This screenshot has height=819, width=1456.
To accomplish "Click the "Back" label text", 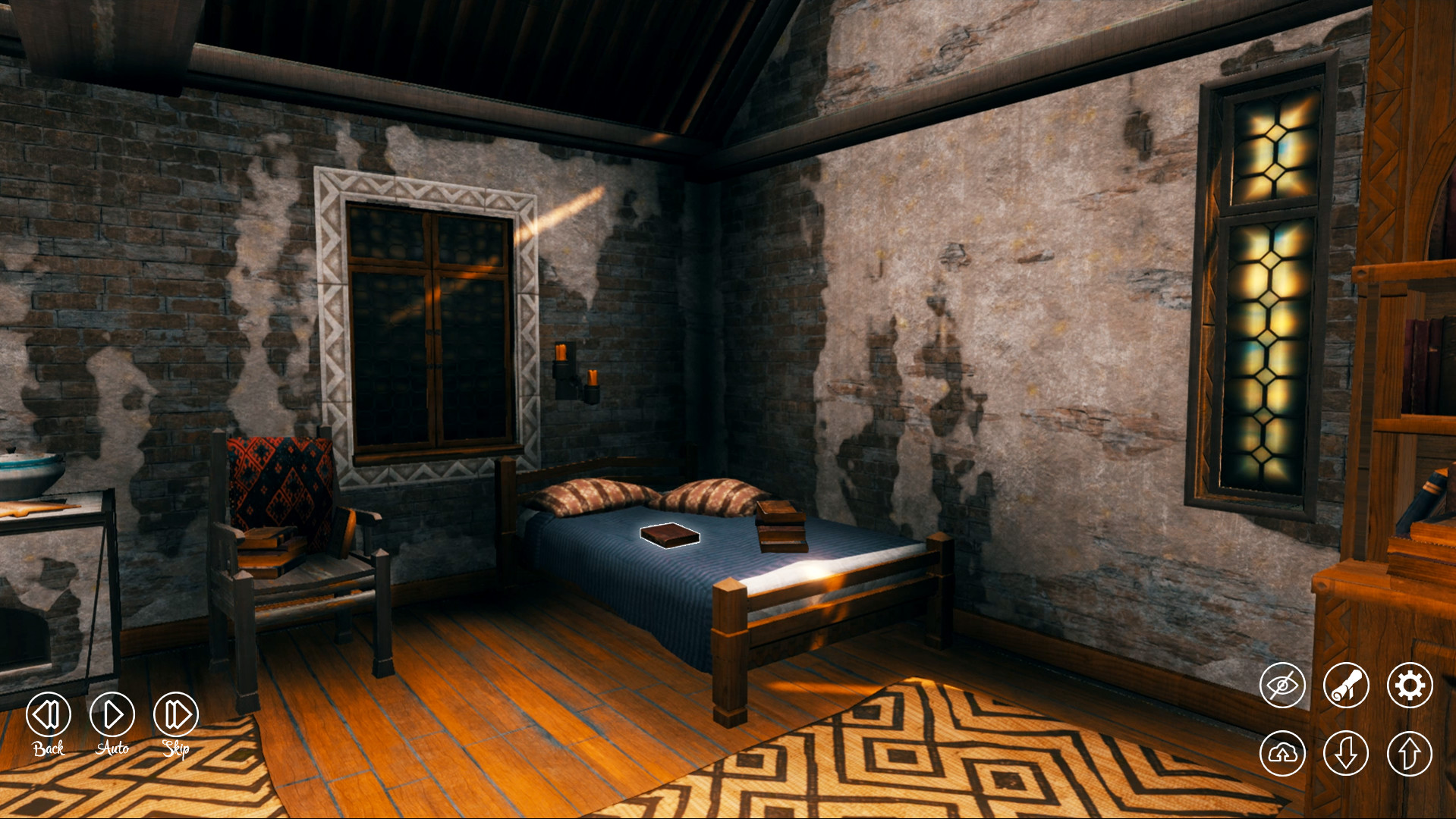I will pos(48,747).
